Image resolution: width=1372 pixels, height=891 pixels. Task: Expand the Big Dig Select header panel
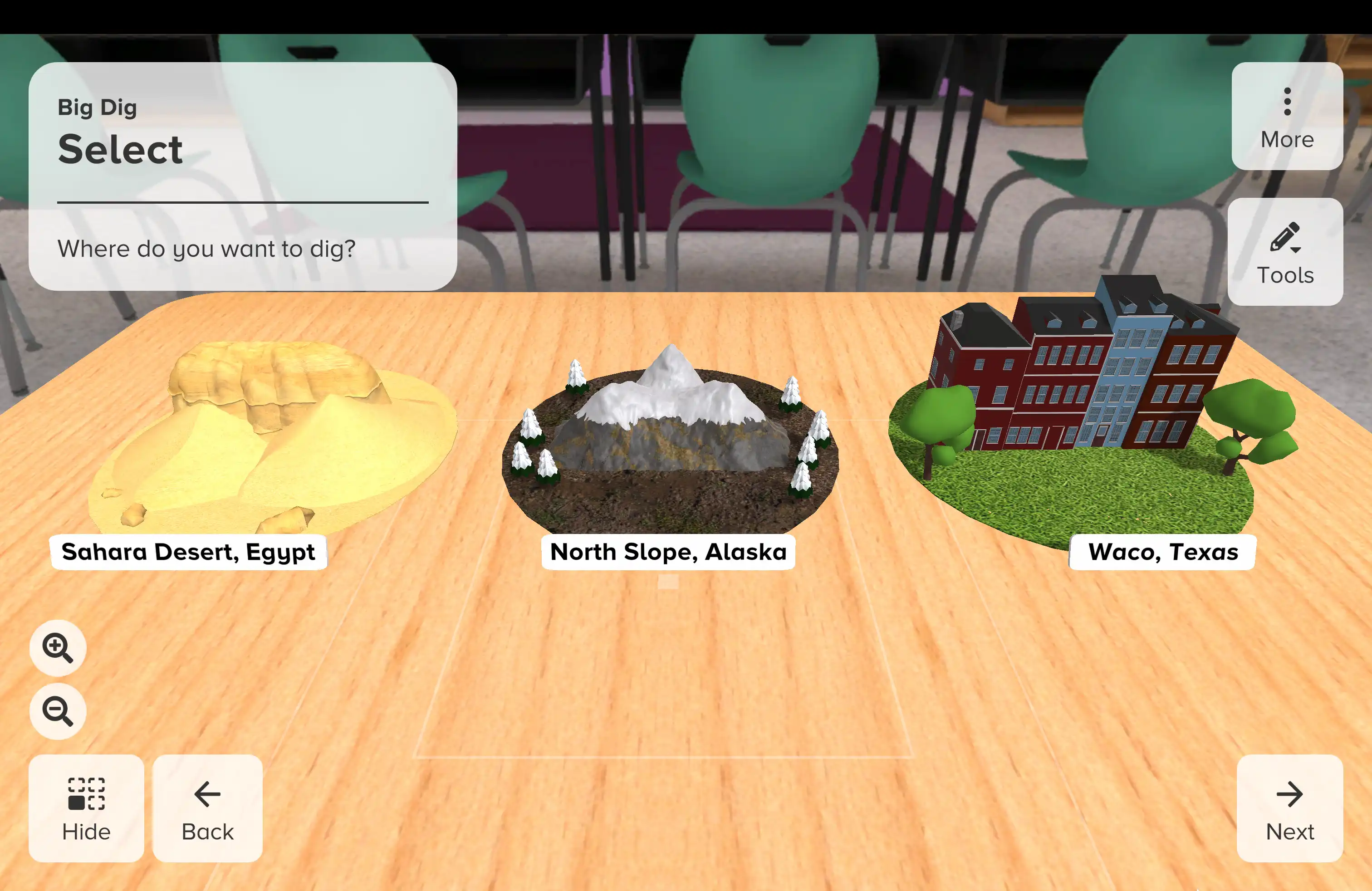pyautogui.click(x=242, y=173)
